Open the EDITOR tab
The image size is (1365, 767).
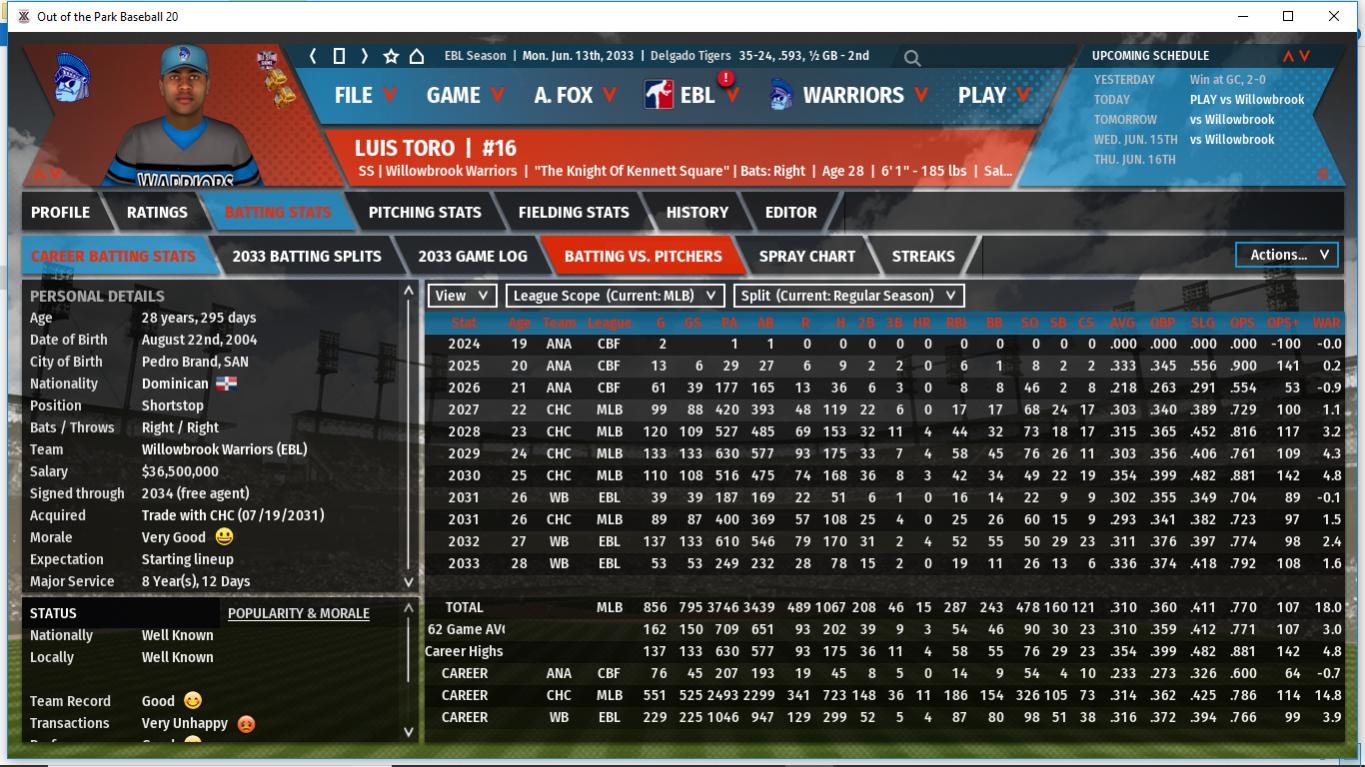tap(791, 212)
